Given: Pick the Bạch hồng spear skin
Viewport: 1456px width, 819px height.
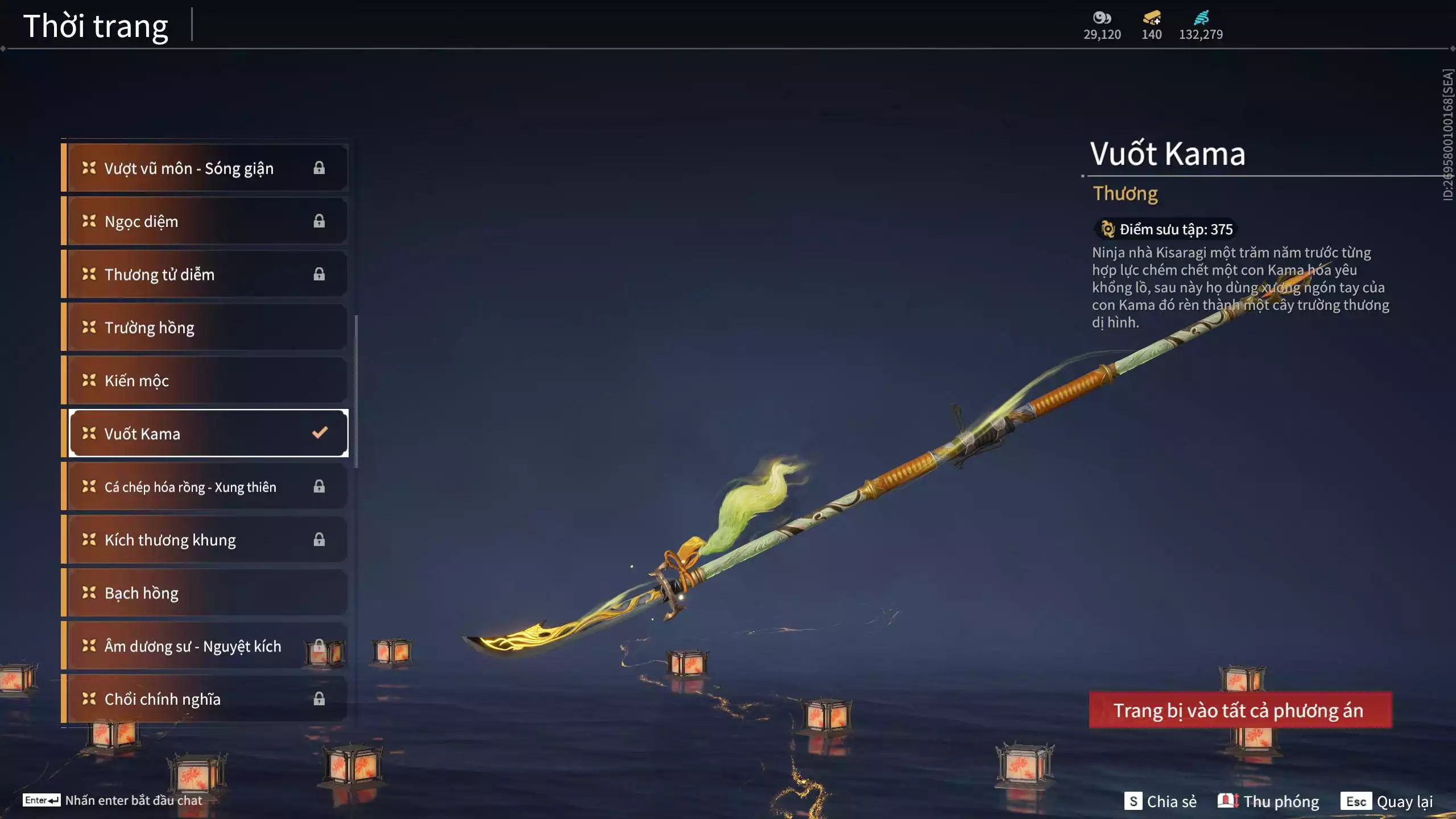Looking at the screenshot, I should [x=205, y=593].
